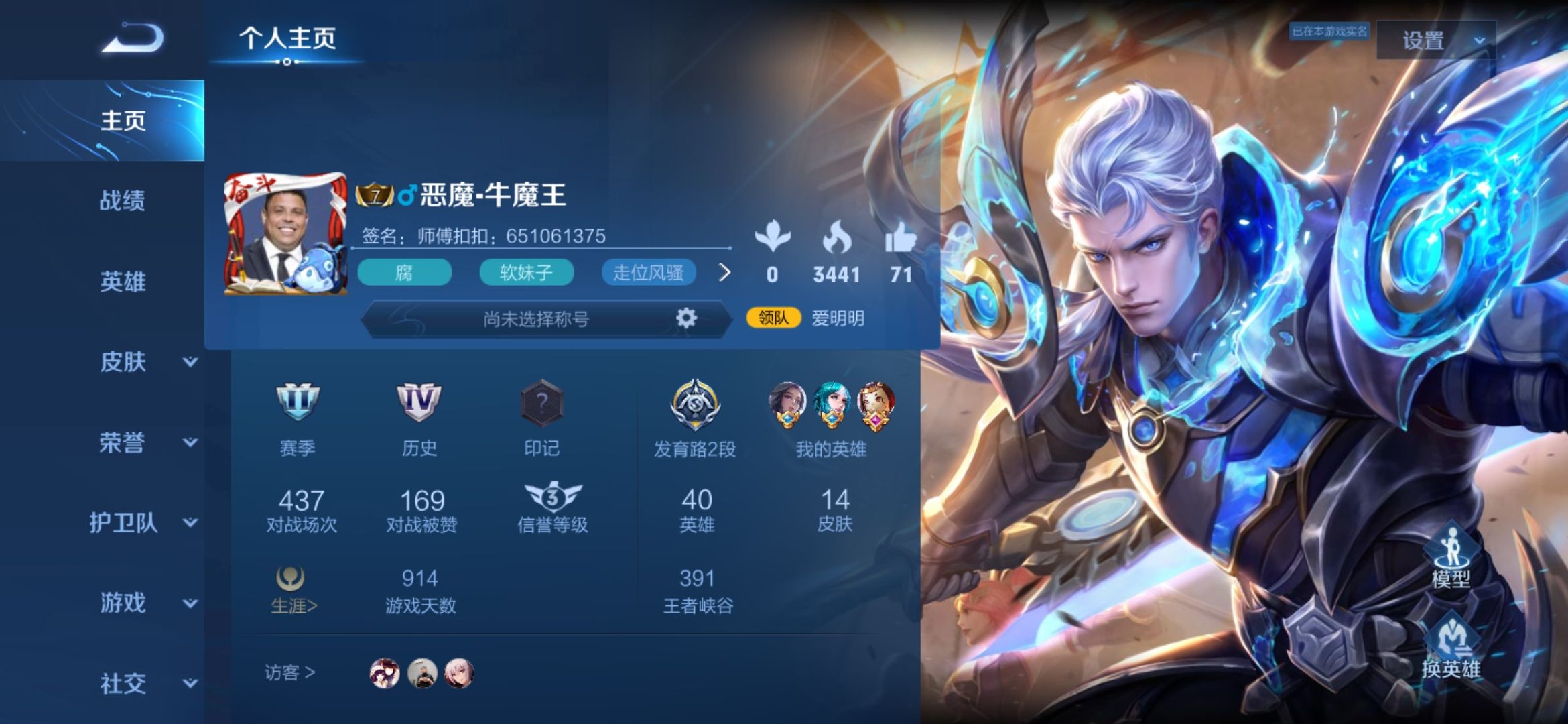Toggle the 腐 personality tag
Image resolution: width=1568 pixels, height=724 pixels.
[x=404, y=273]
